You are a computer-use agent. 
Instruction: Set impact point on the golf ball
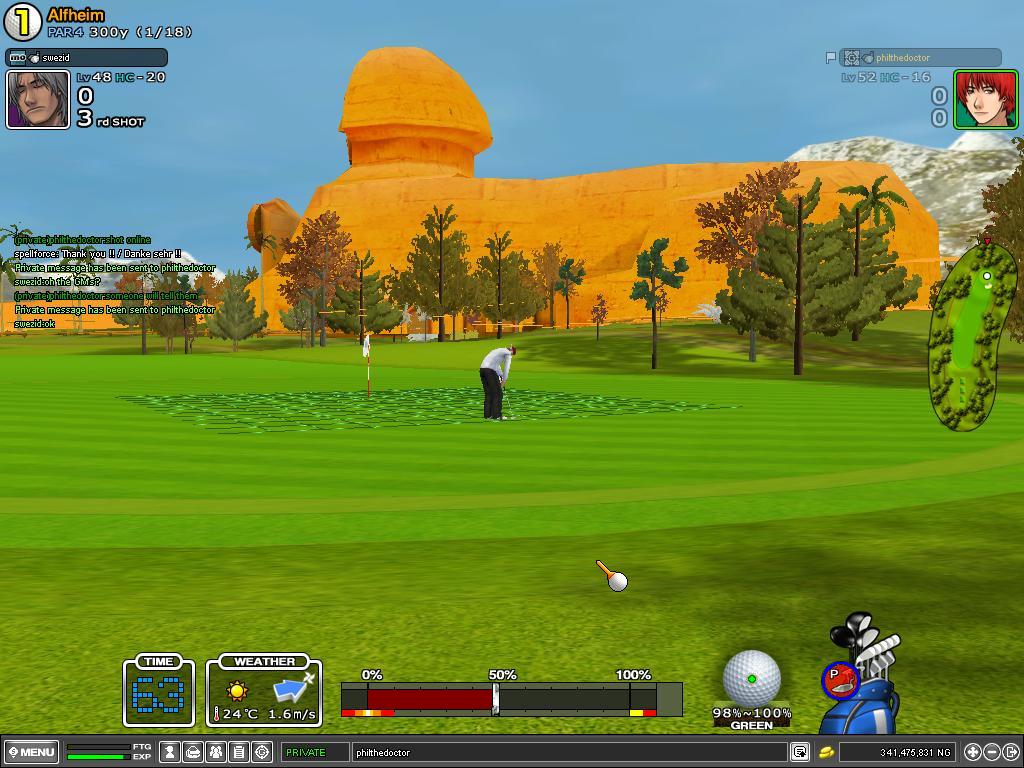[751, 678]
